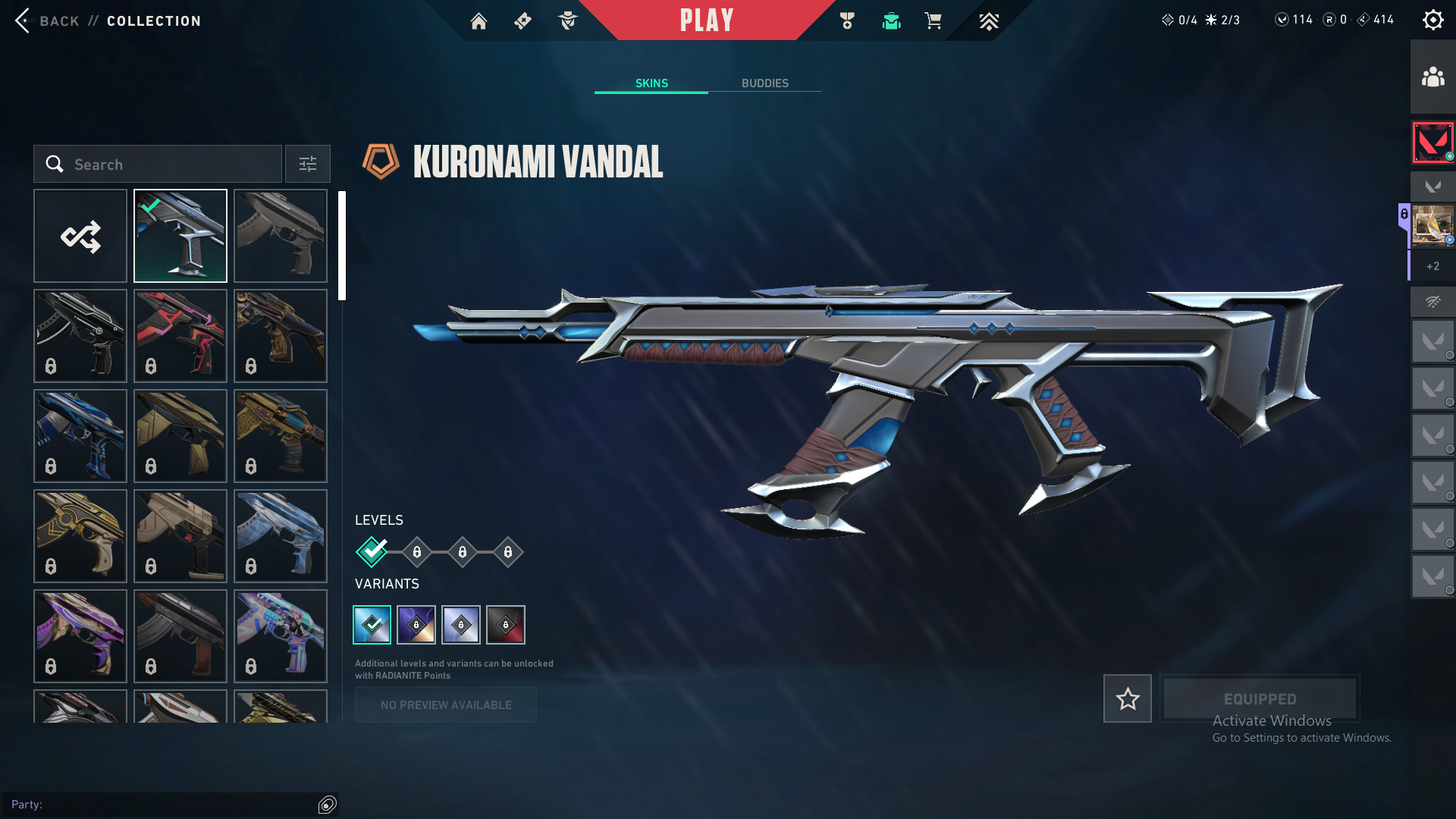Screen dimensions: 1456x819
Task: Click the Equipped button
Action: (1260, 698)
